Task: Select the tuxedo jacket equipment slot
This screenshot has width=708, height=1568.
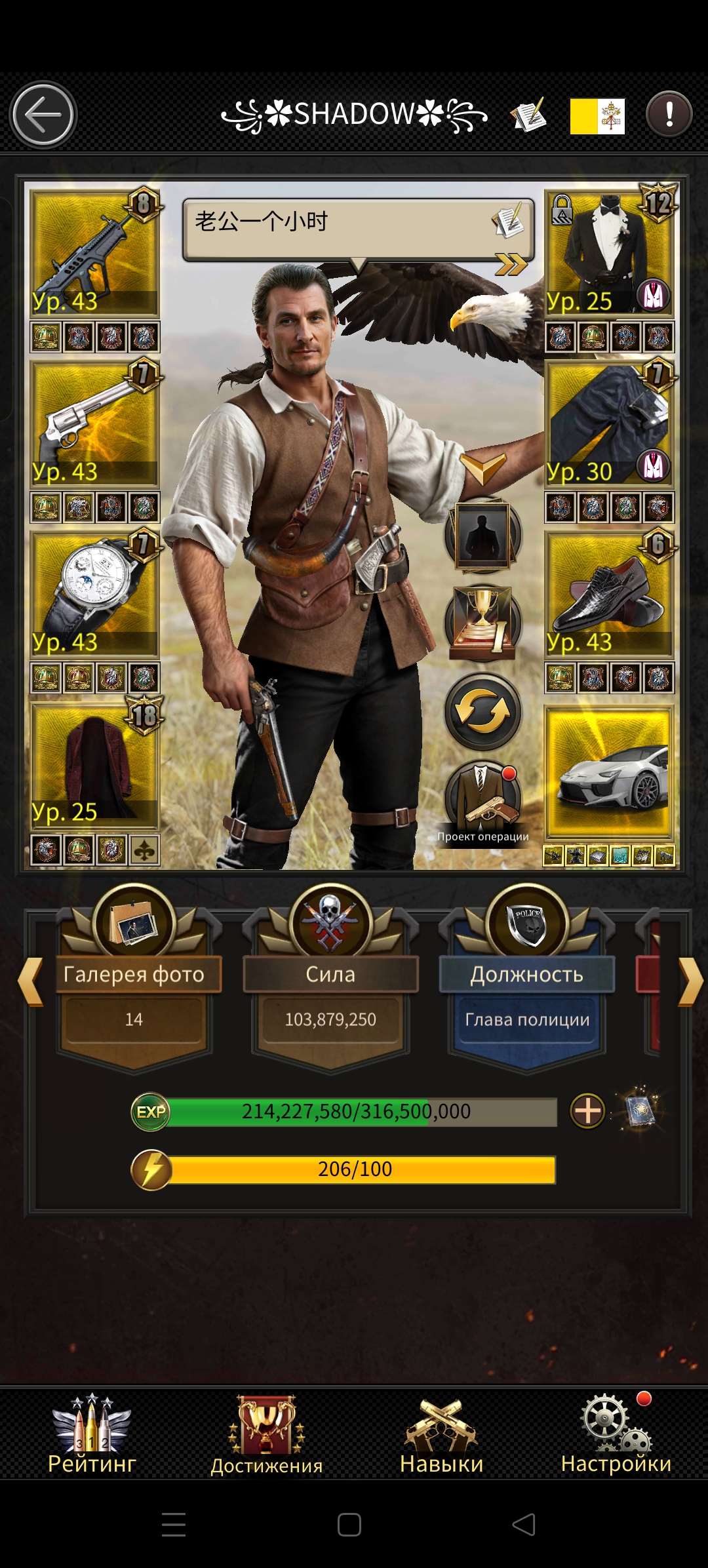Action: 609,252
